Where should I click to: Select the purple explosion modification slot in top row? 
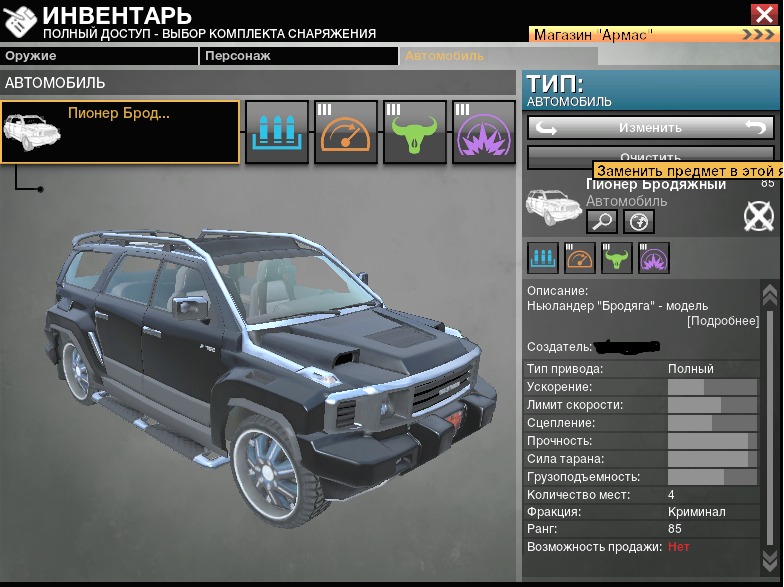(x=483, y=131)
